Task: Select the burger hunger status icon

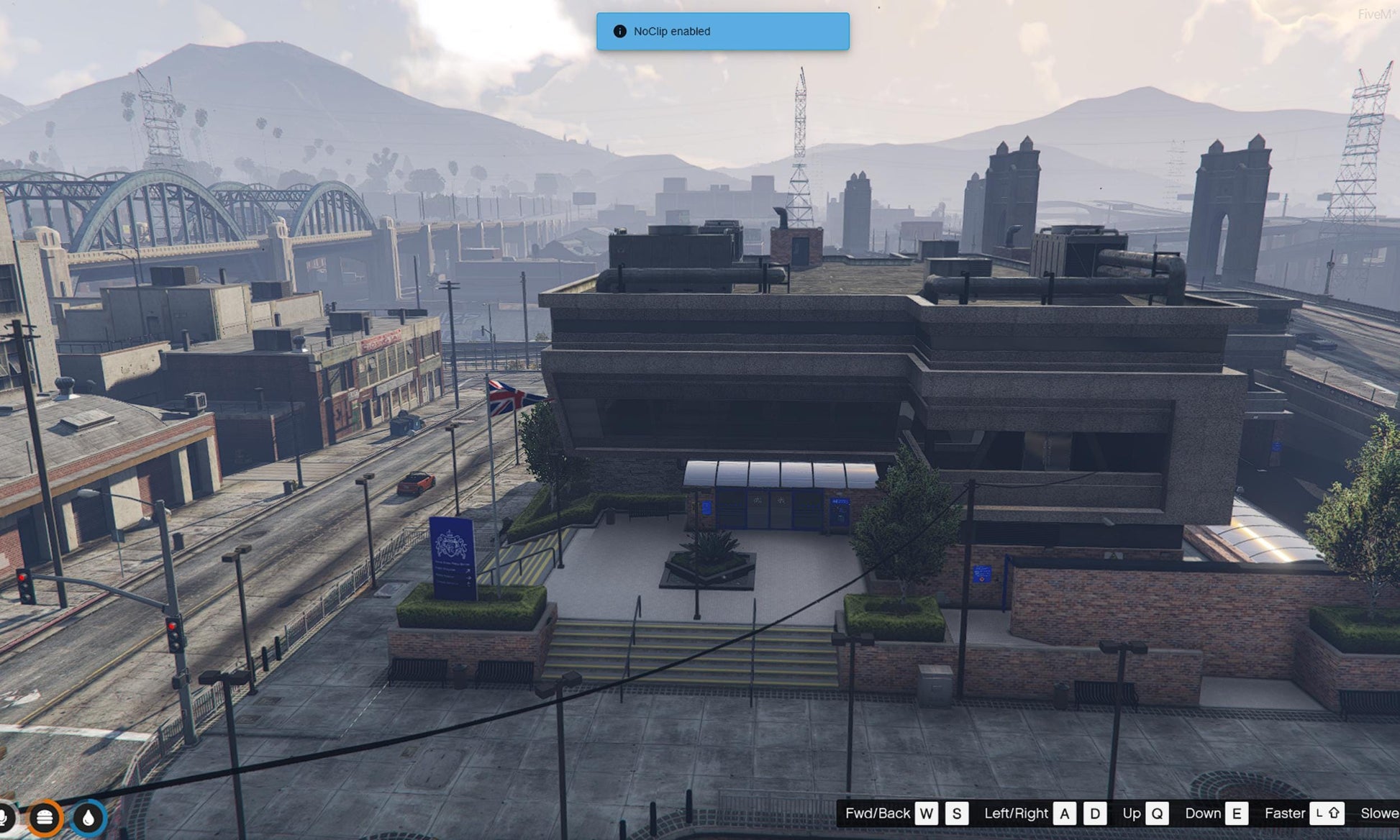Action: 45,818
